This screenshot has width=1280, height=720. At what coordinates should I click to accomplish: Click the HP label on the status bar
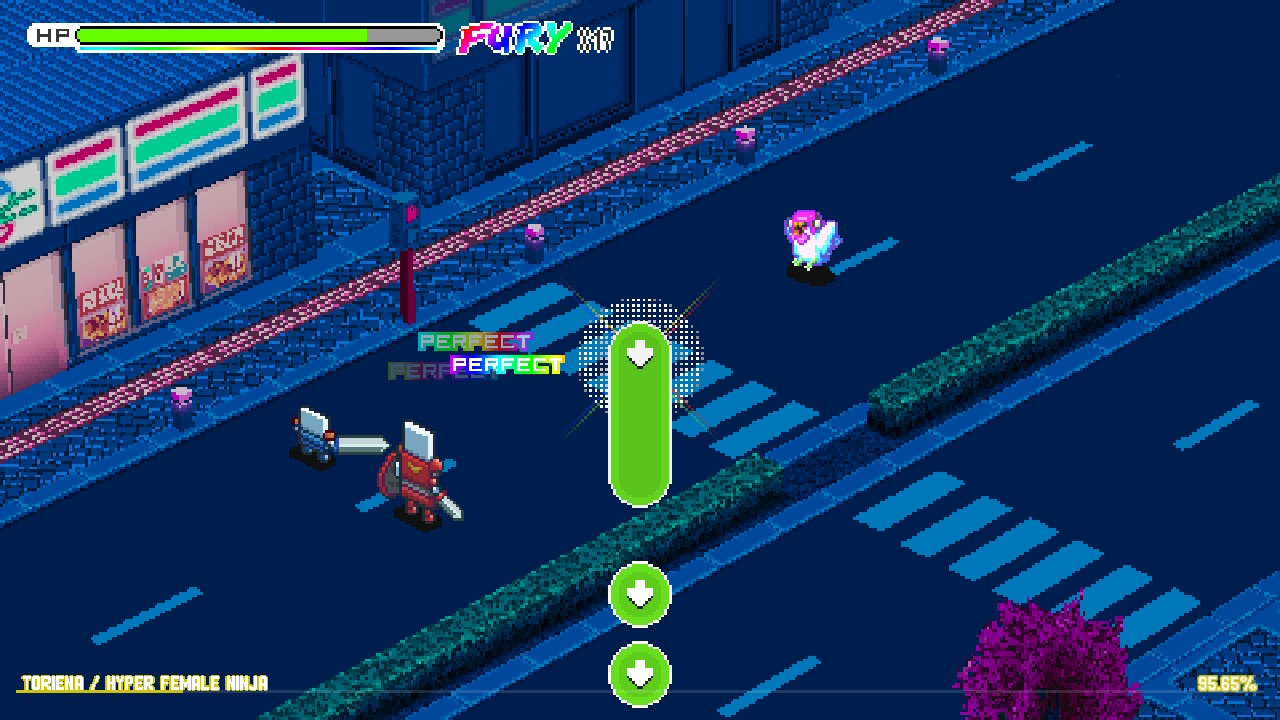coord(55,34)
